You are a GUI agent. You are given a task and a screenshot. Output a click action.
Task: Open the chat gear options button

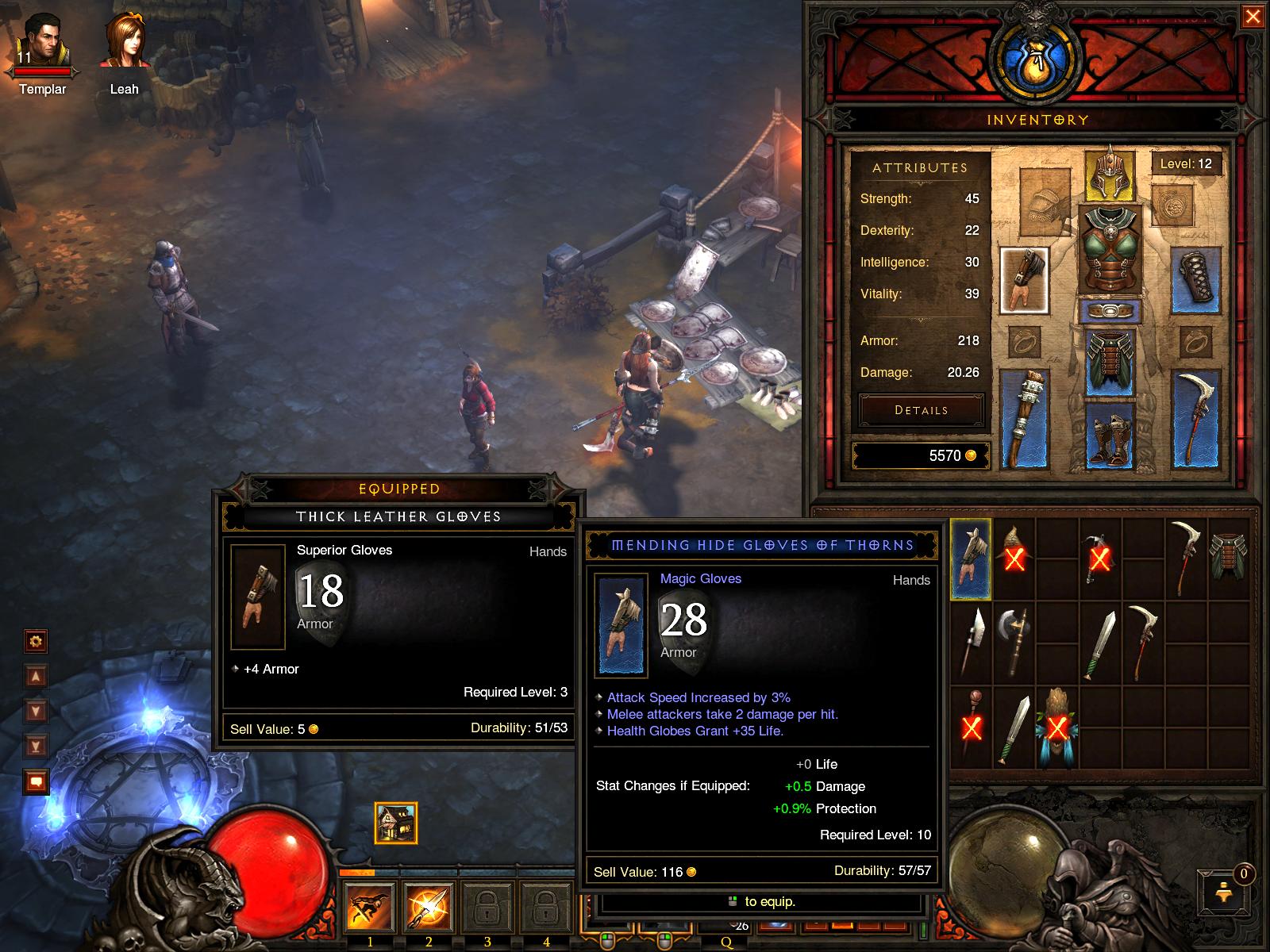(36, 641)
